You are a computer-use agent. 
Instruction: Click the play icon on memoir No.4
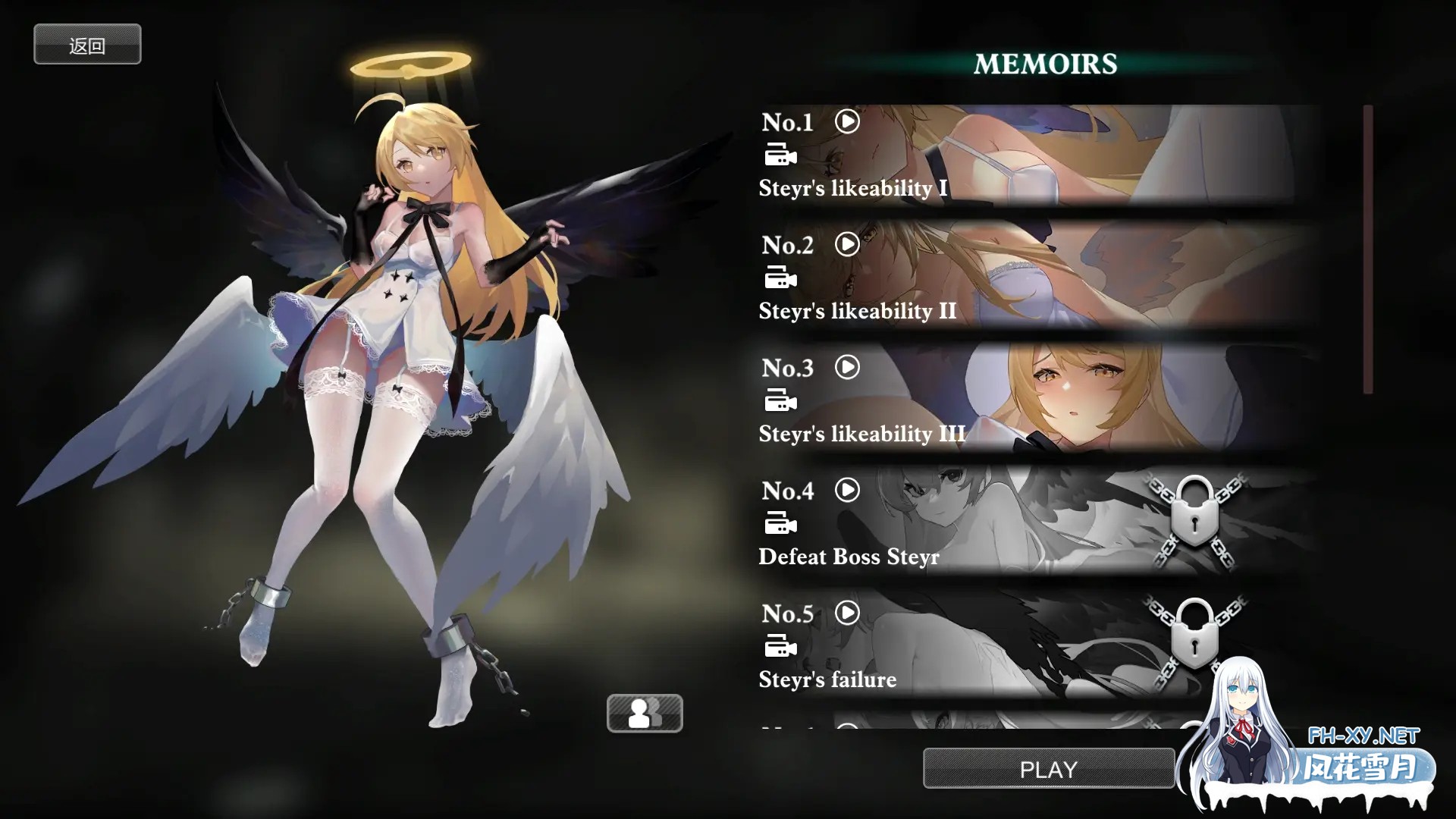click(847, 491)
